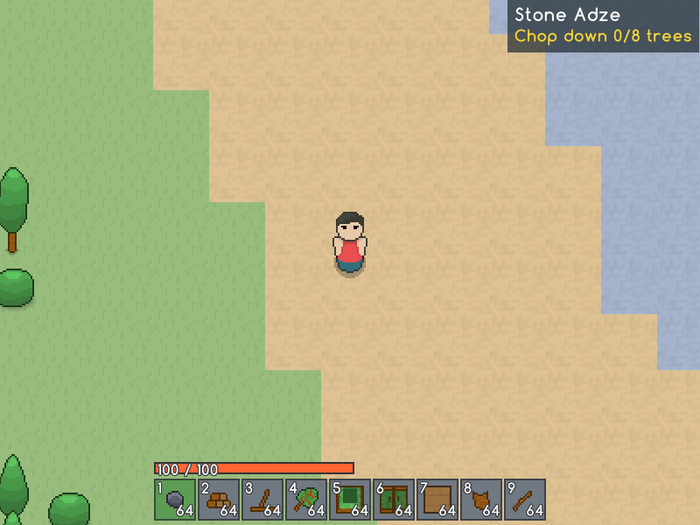Viewport: 700px width, 525px height.
Task: Select the brown hide item in slot 8
Action: (481, 499)
